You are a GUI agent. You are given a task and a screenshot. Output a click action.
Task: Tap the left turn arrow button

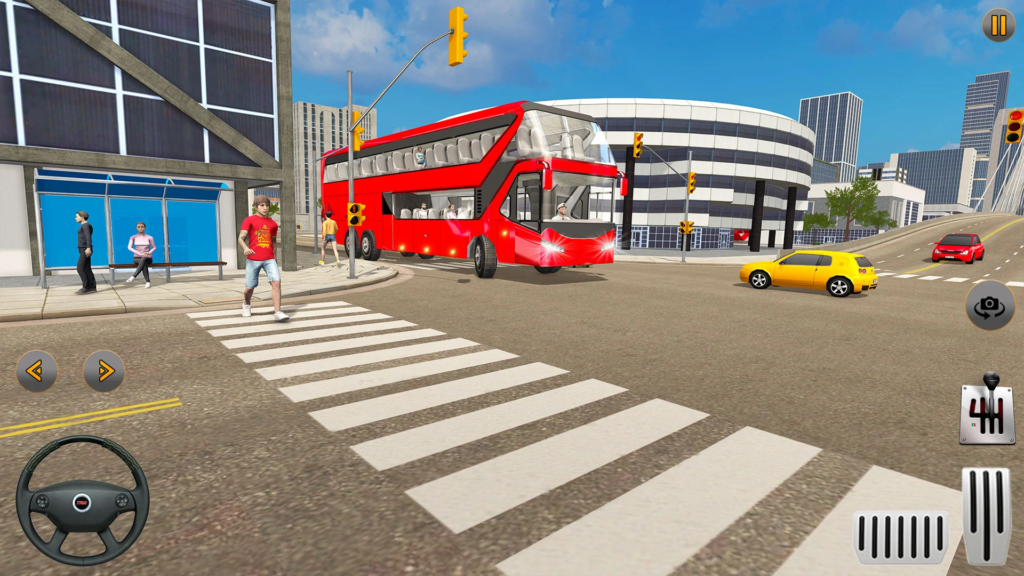point(37,371)
